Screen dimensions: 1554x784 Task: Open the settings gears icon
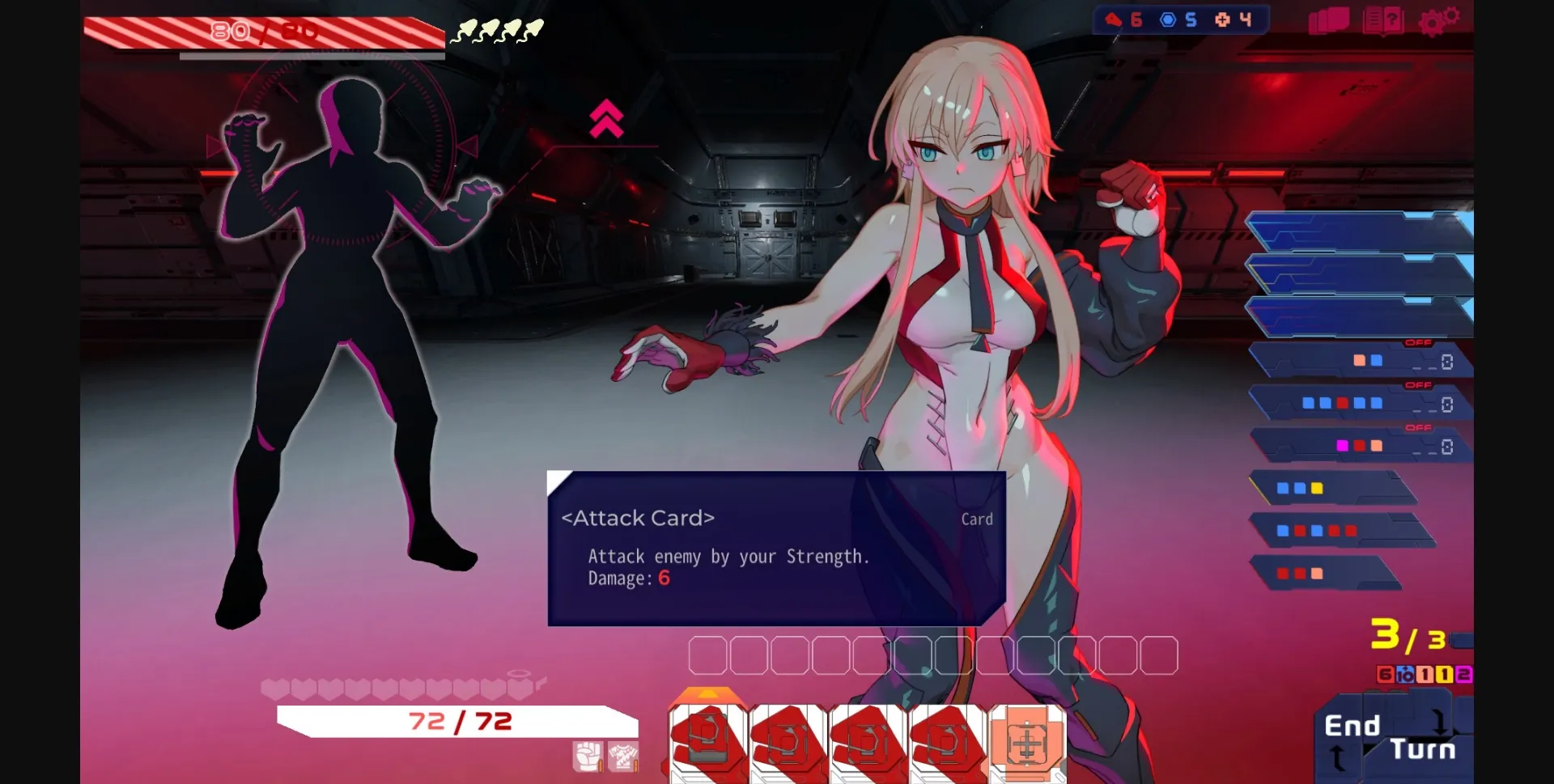point(1440,20)
